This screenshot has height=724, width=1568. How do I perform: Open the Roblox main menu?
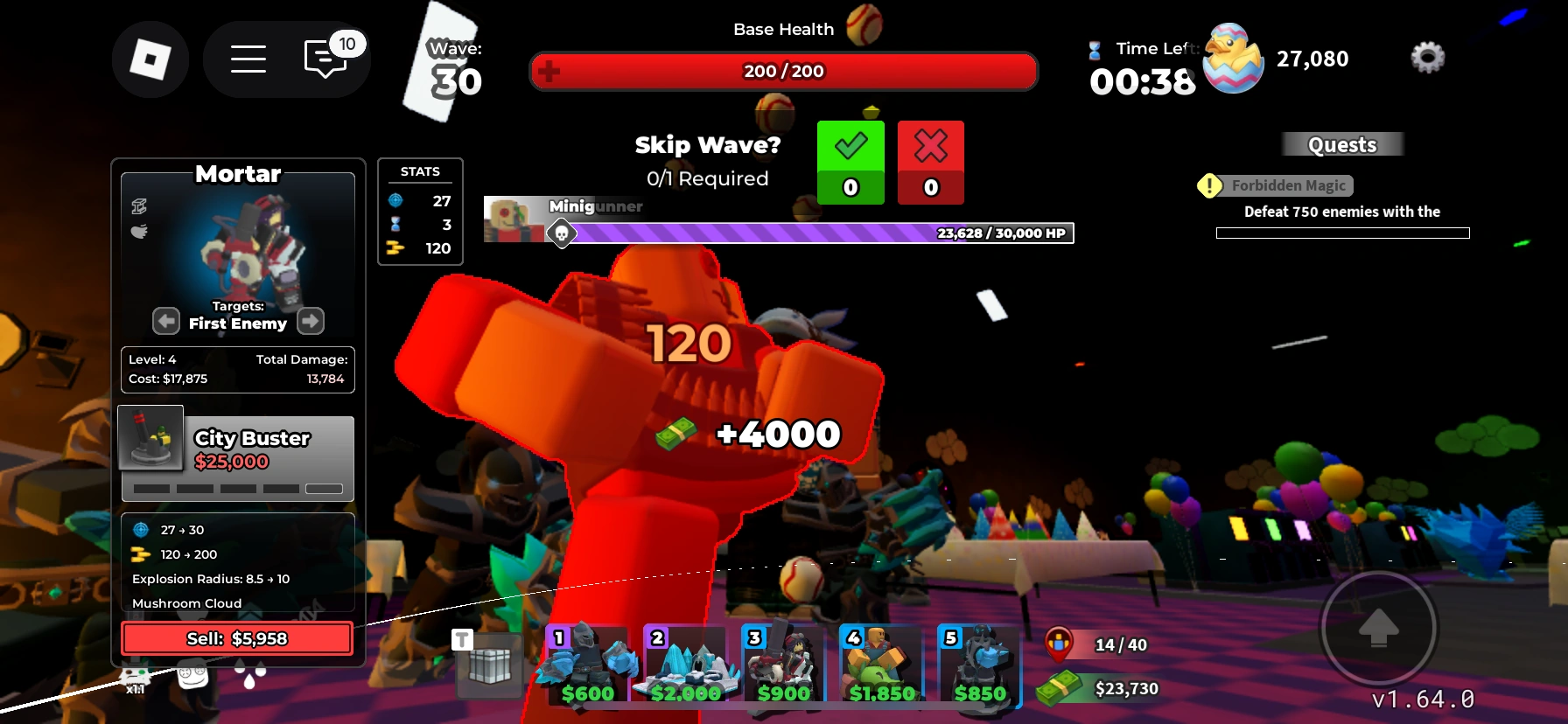tap(248, 59)
